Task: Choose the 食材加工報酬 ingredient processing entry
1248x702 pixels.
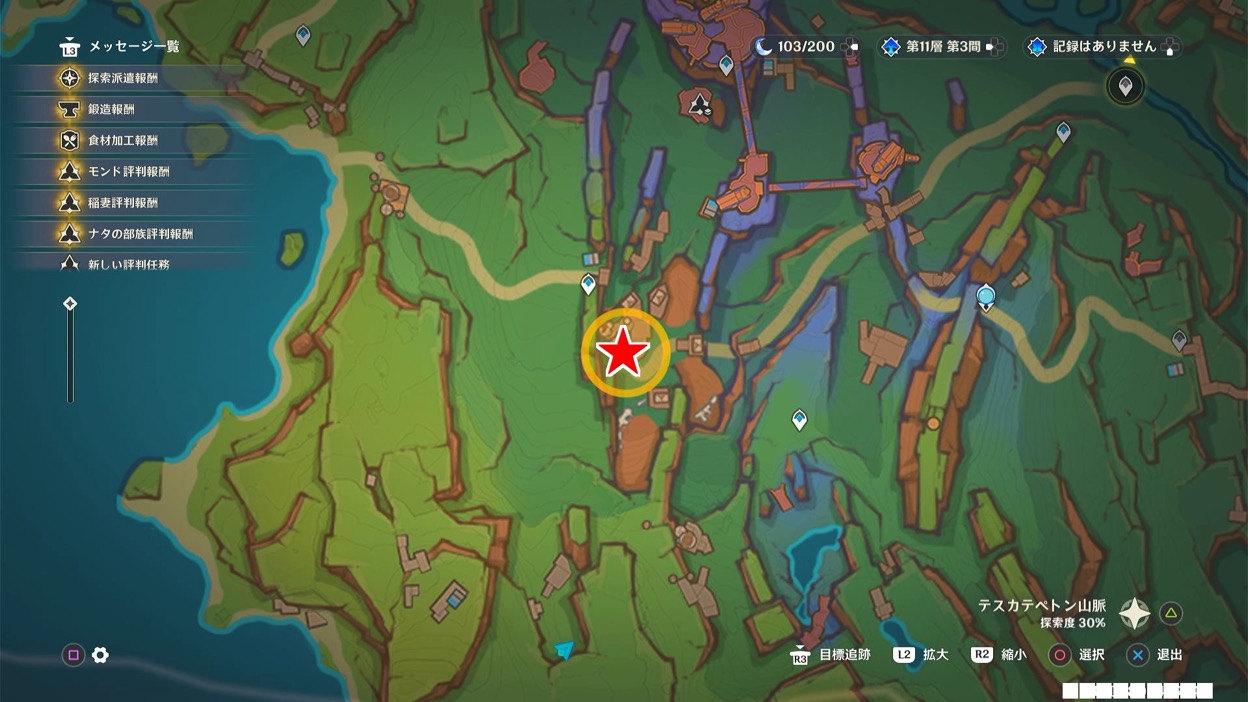Action: 122,140
